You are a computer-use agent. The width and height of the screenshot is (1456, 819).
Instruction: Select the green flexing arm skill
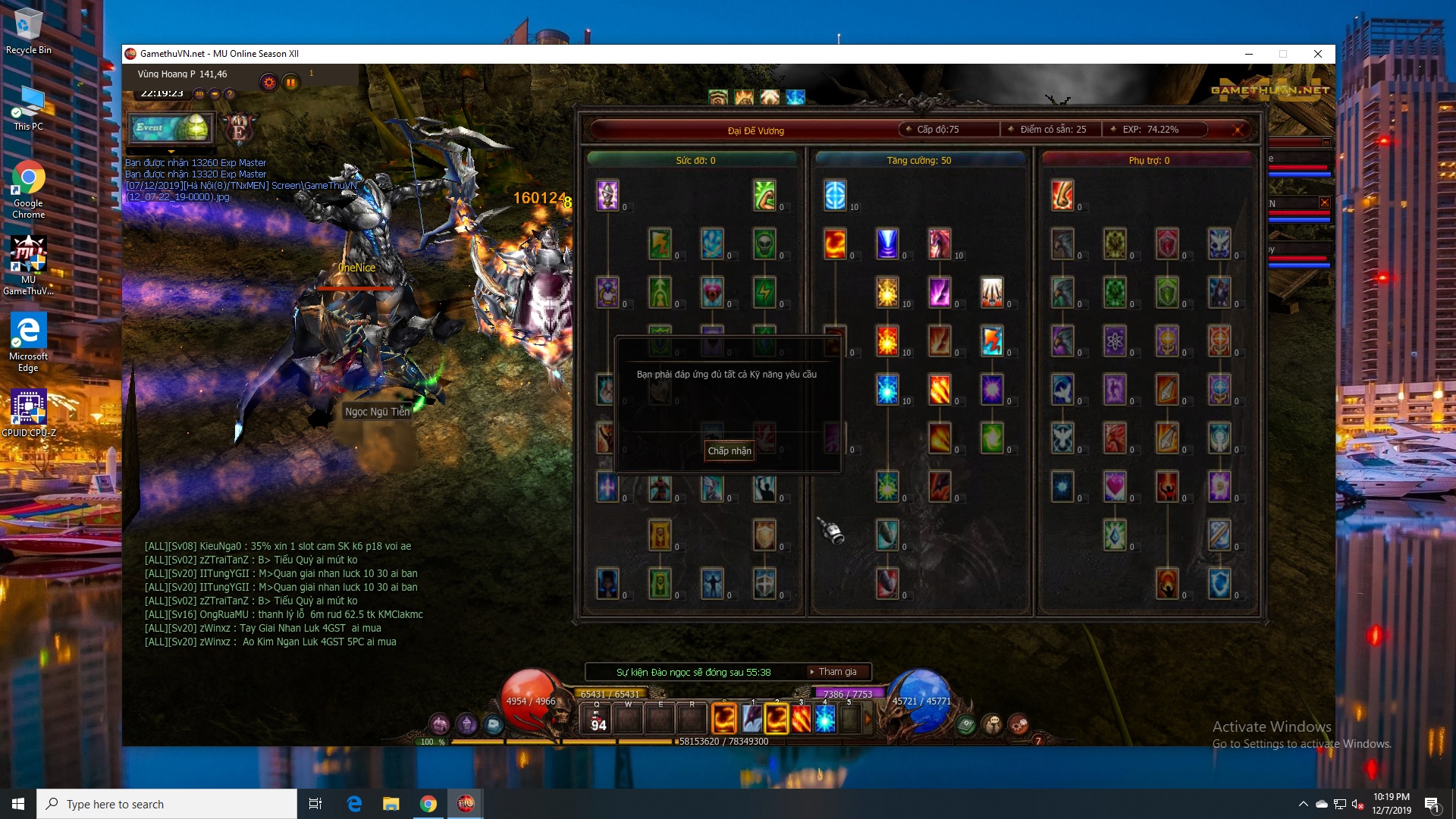pos(764,195)
